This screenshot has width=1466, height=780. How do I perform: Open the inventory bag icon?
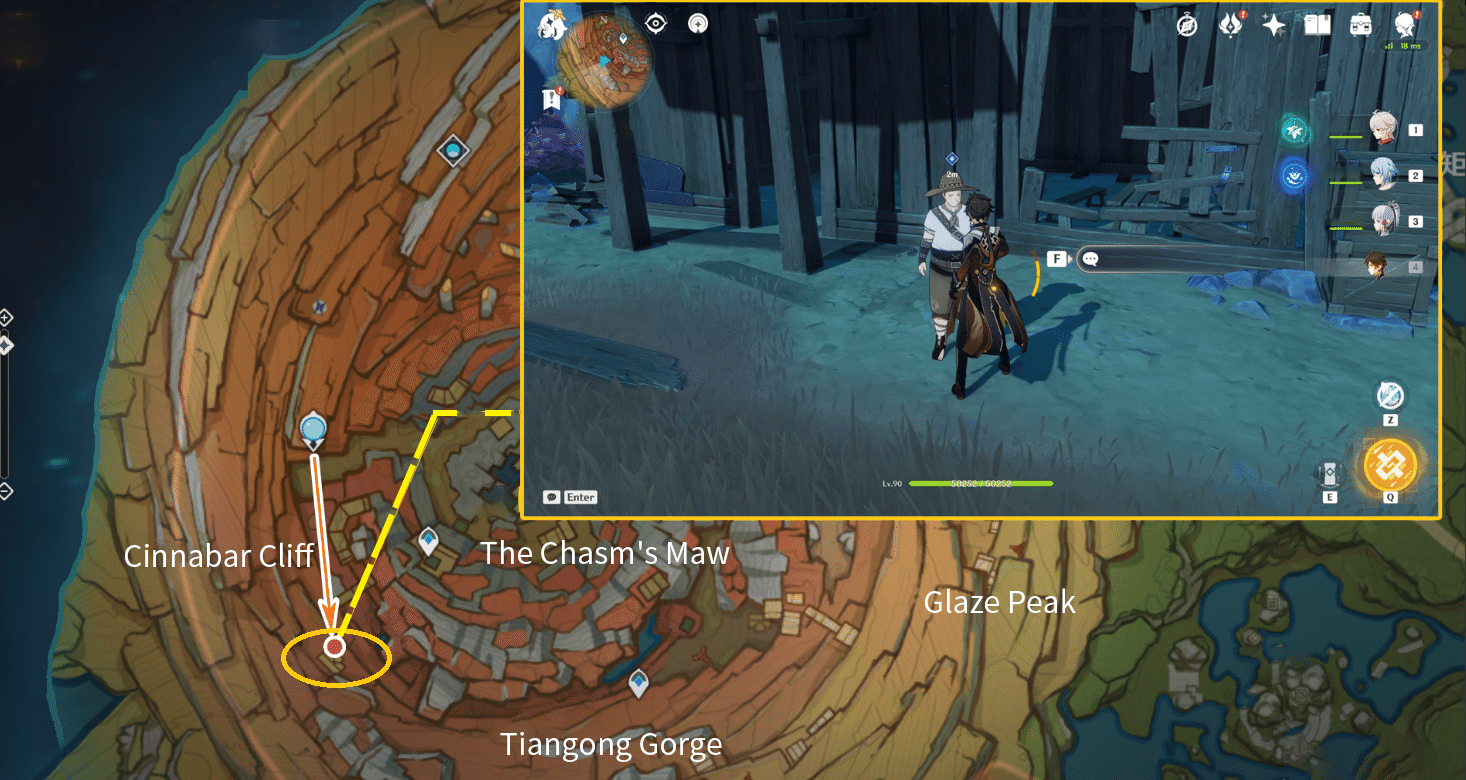coord(1362,25)
